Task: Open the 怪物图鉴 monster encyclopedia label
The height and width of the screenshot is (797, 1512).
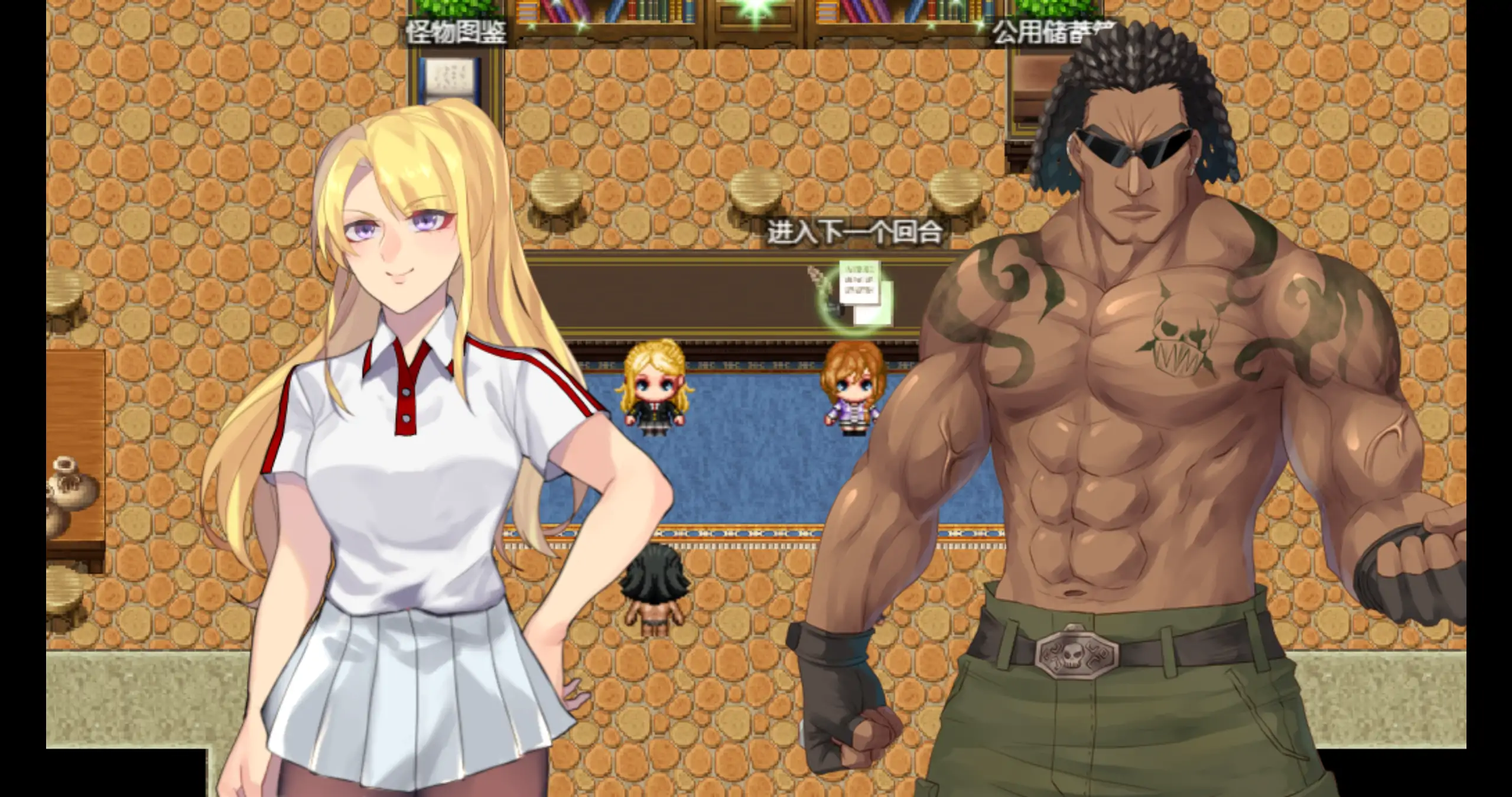Action: [x=456, y=32]
